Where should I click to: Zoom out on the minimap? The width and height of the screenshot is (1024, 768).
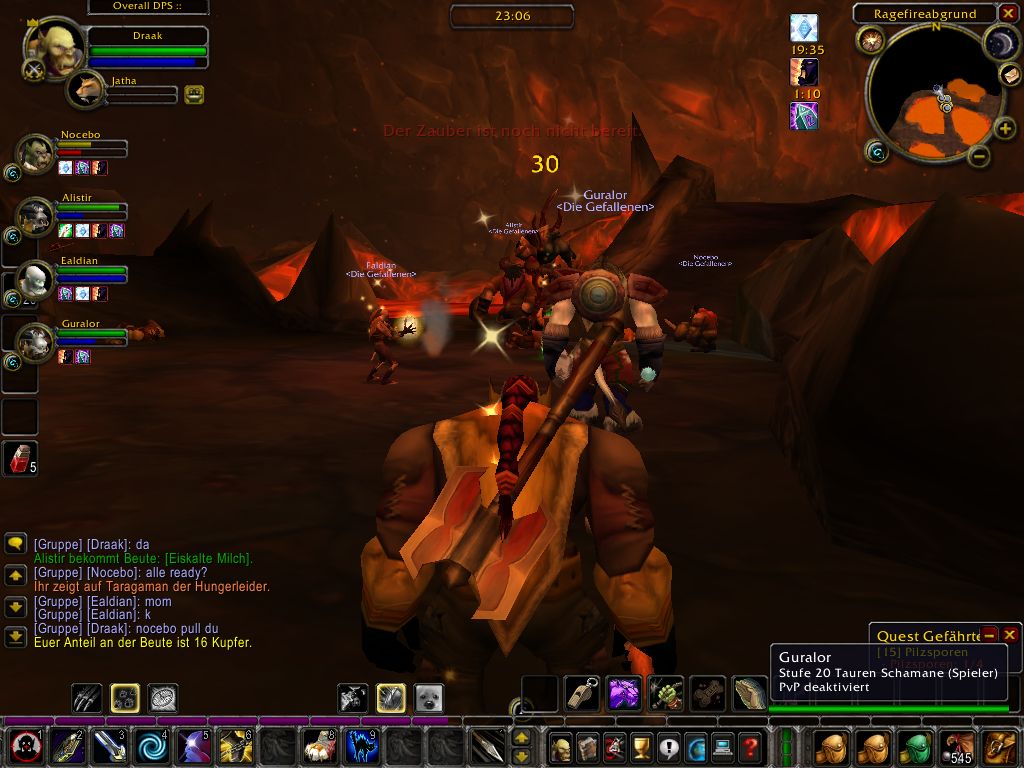[979, 156]
